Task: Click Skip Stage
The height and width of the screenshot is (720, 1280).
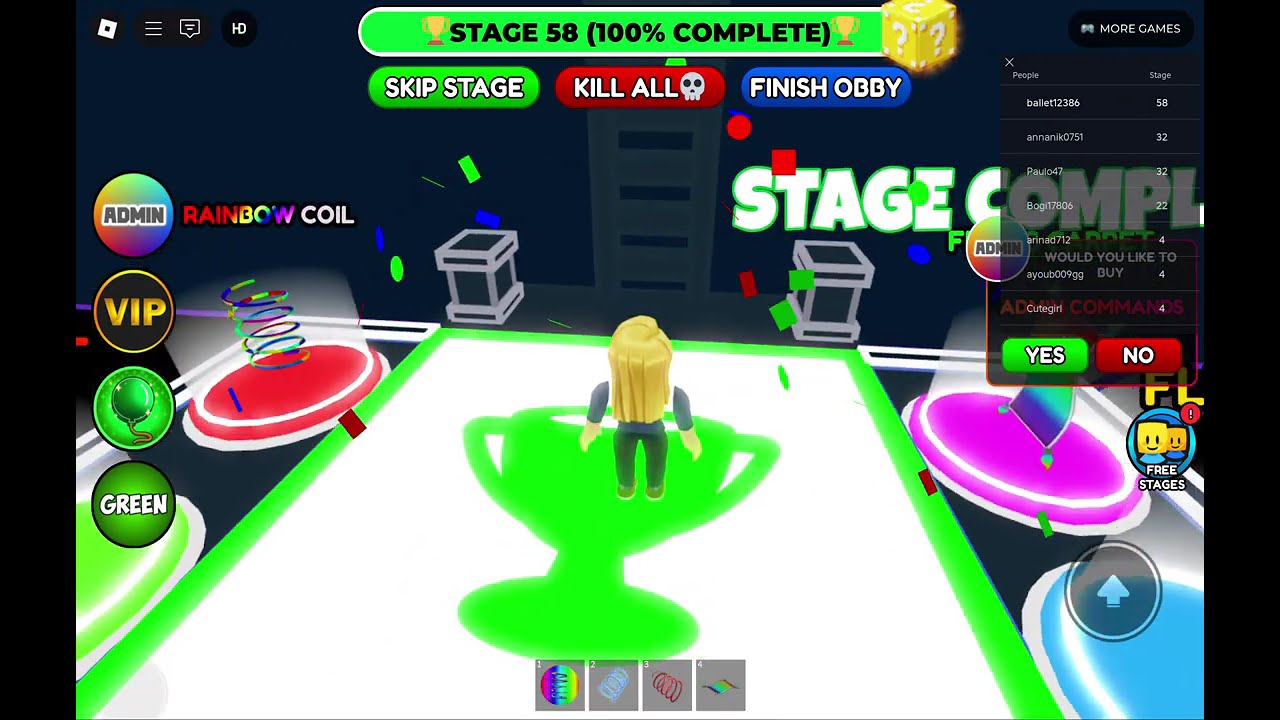Action: coord(453,88)
